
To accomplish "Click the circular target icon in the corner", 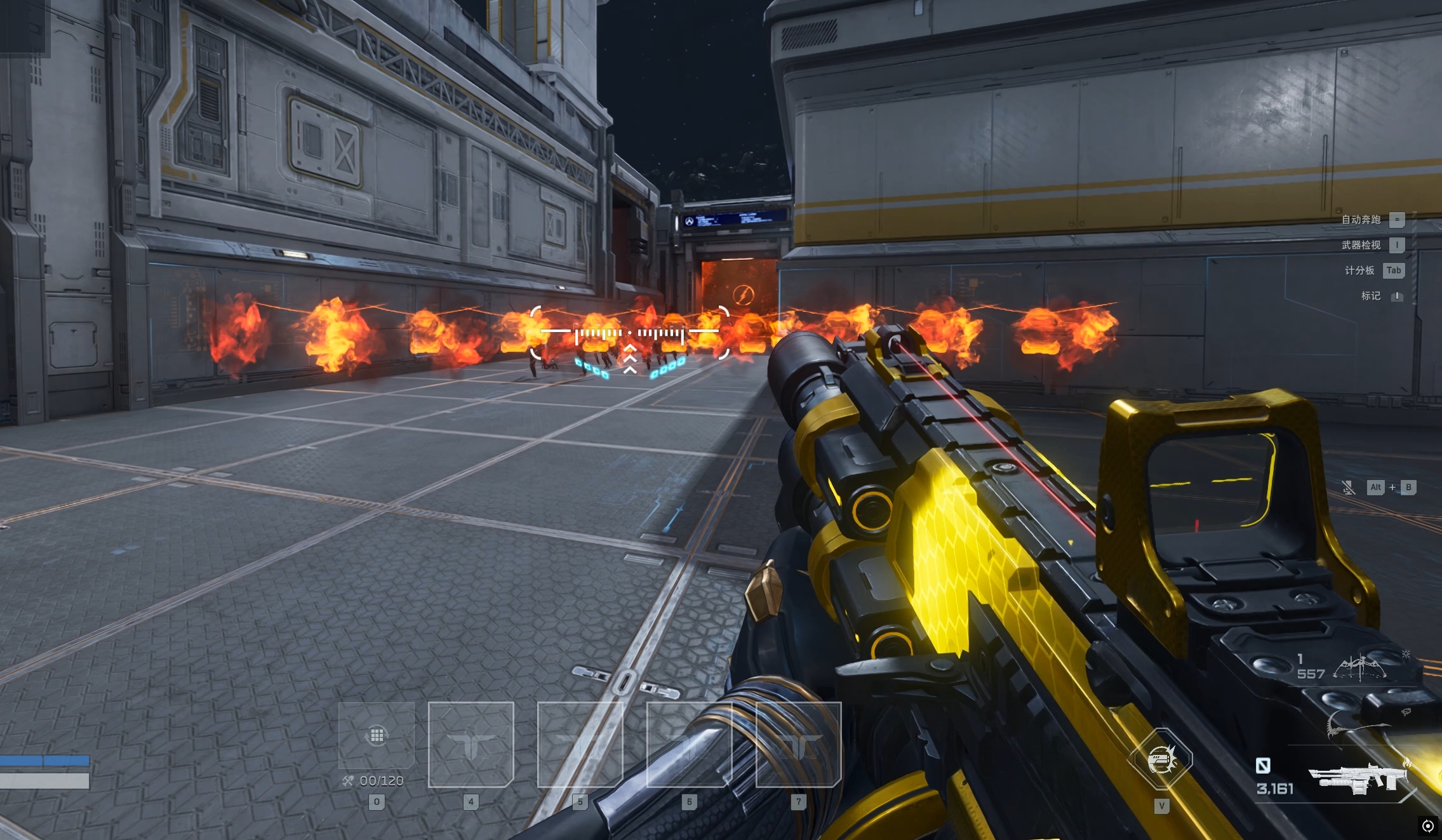I will pyautogui.click(x=1427, y=825).
